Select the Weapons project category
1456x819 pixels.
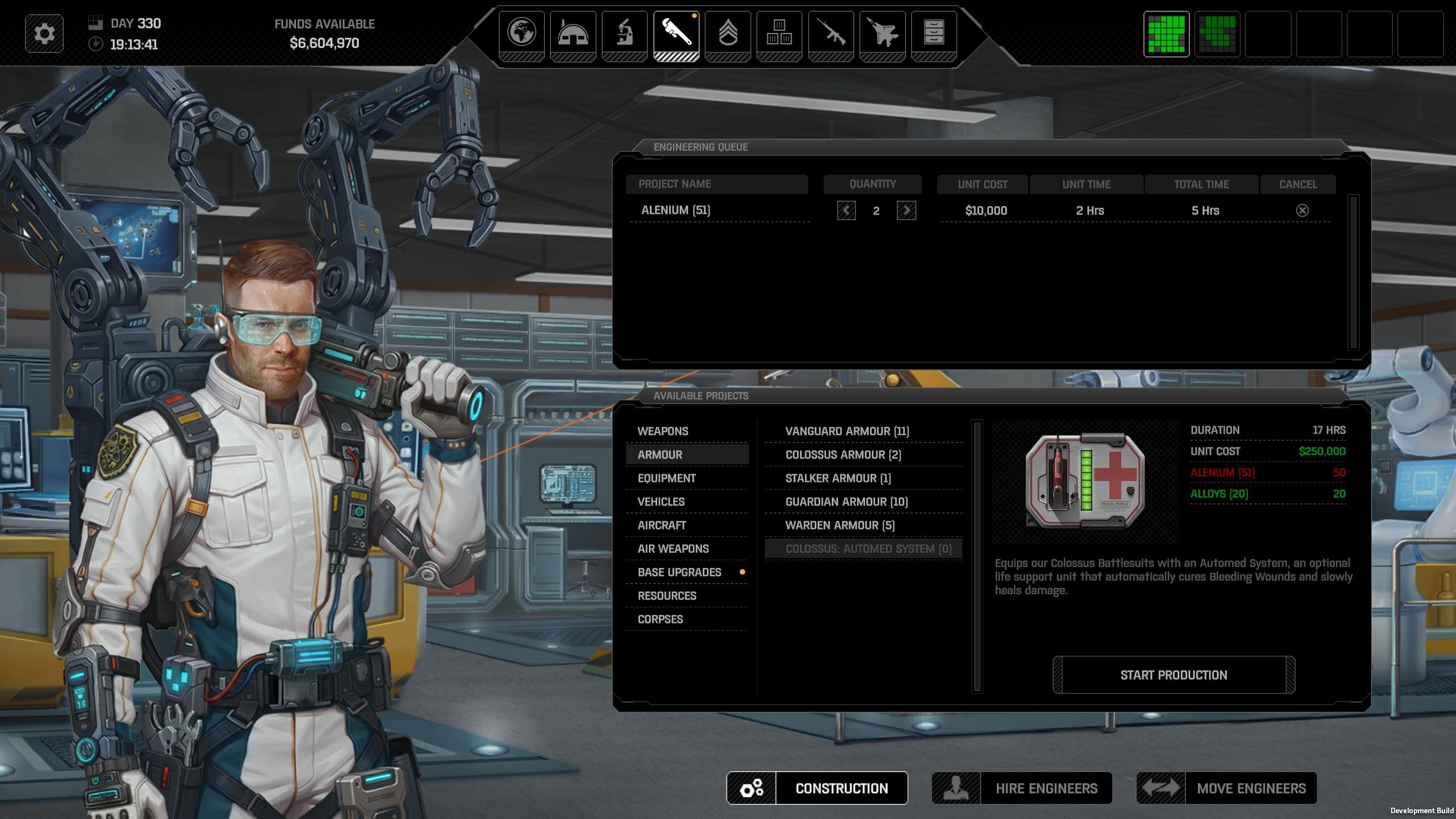click(663, 431)
